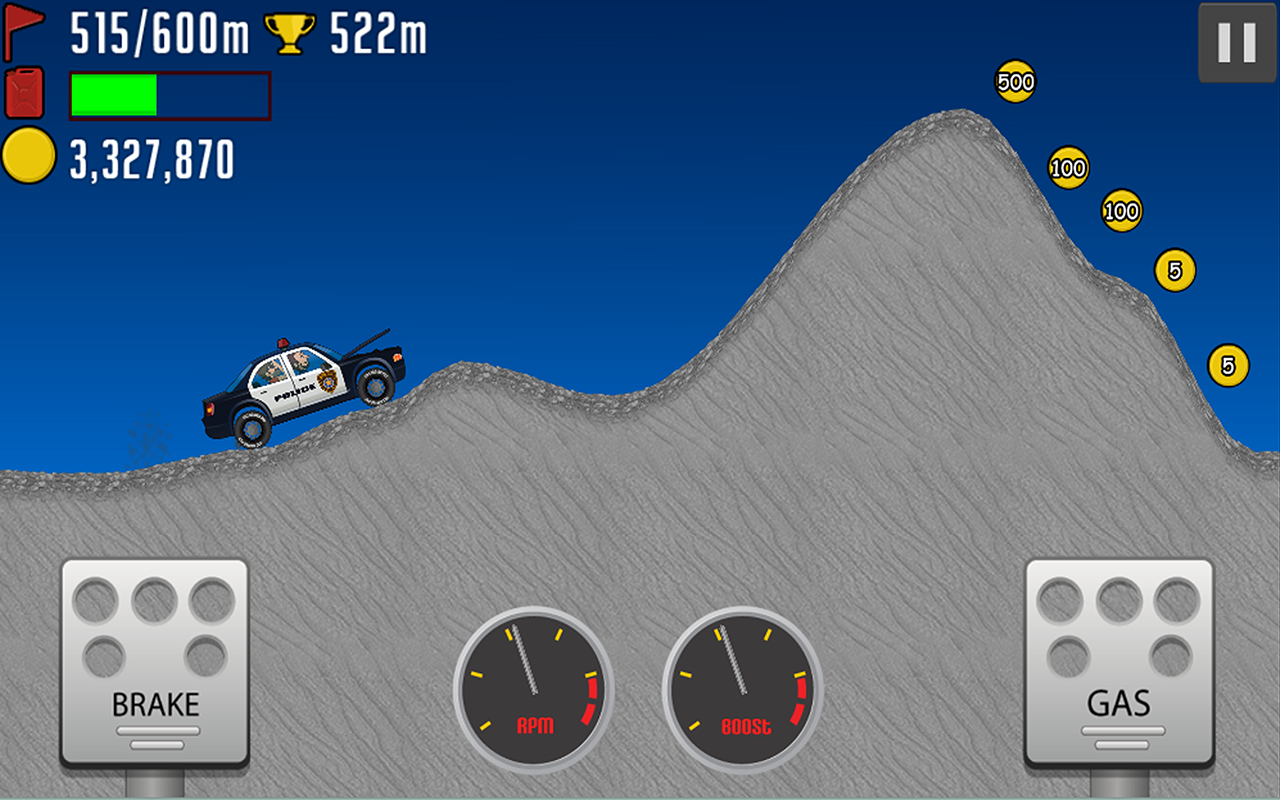Screen dimensions: 1280x800
Task: Tap the coin total reading 3,327,870
Action: [x=150, y=155]
